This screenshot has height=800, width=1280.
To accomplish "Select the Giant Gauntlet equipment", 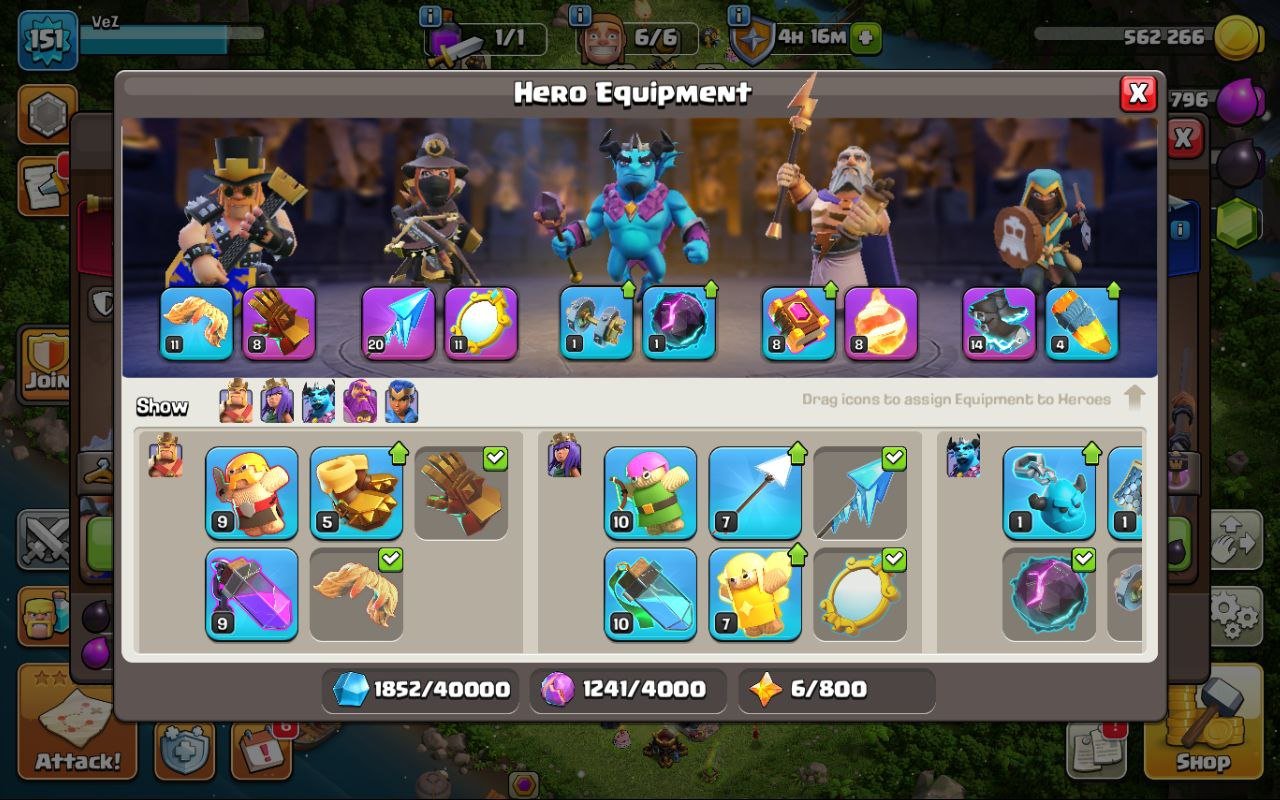I will [462, 490].
